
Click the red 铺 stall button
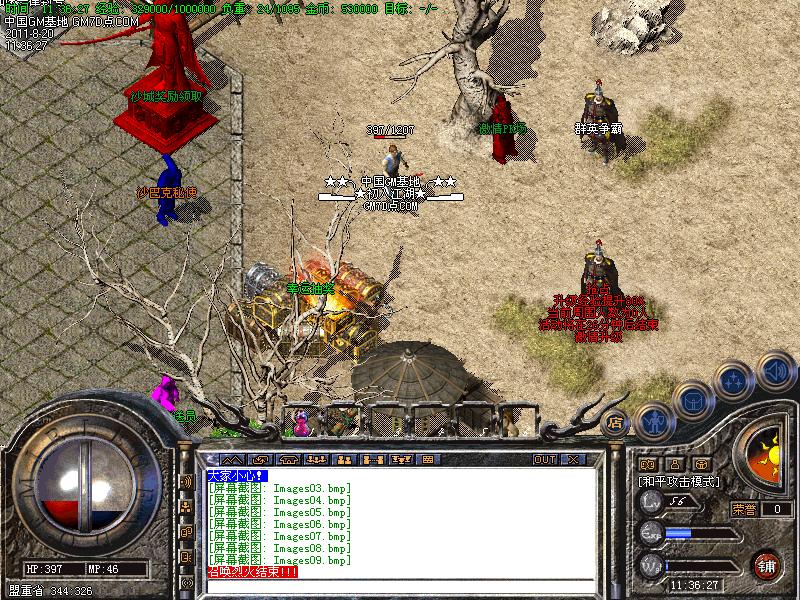coord(767,563)
